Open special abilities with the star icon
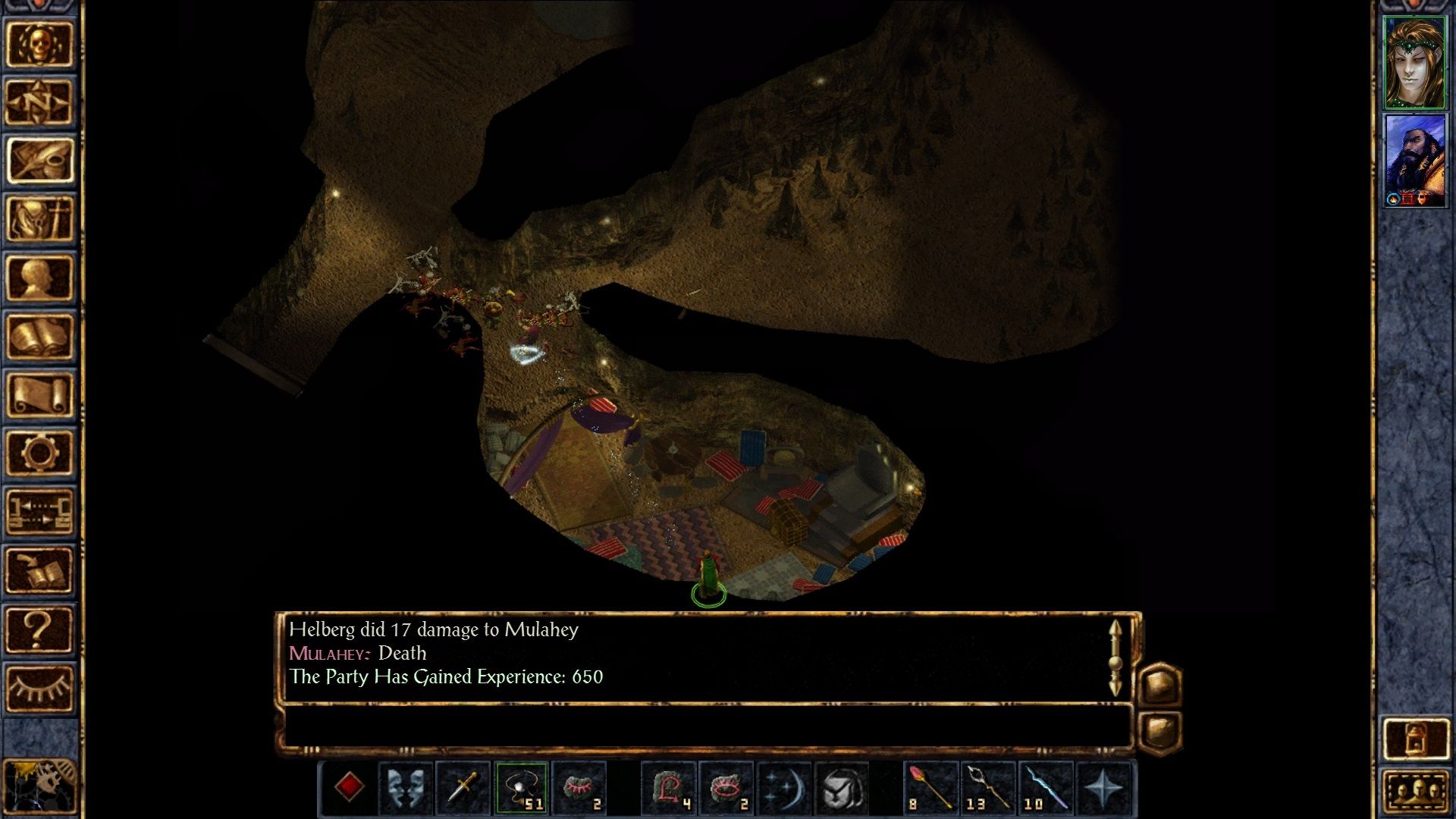Viewport: 1456px width, 819px height. 1104,788
